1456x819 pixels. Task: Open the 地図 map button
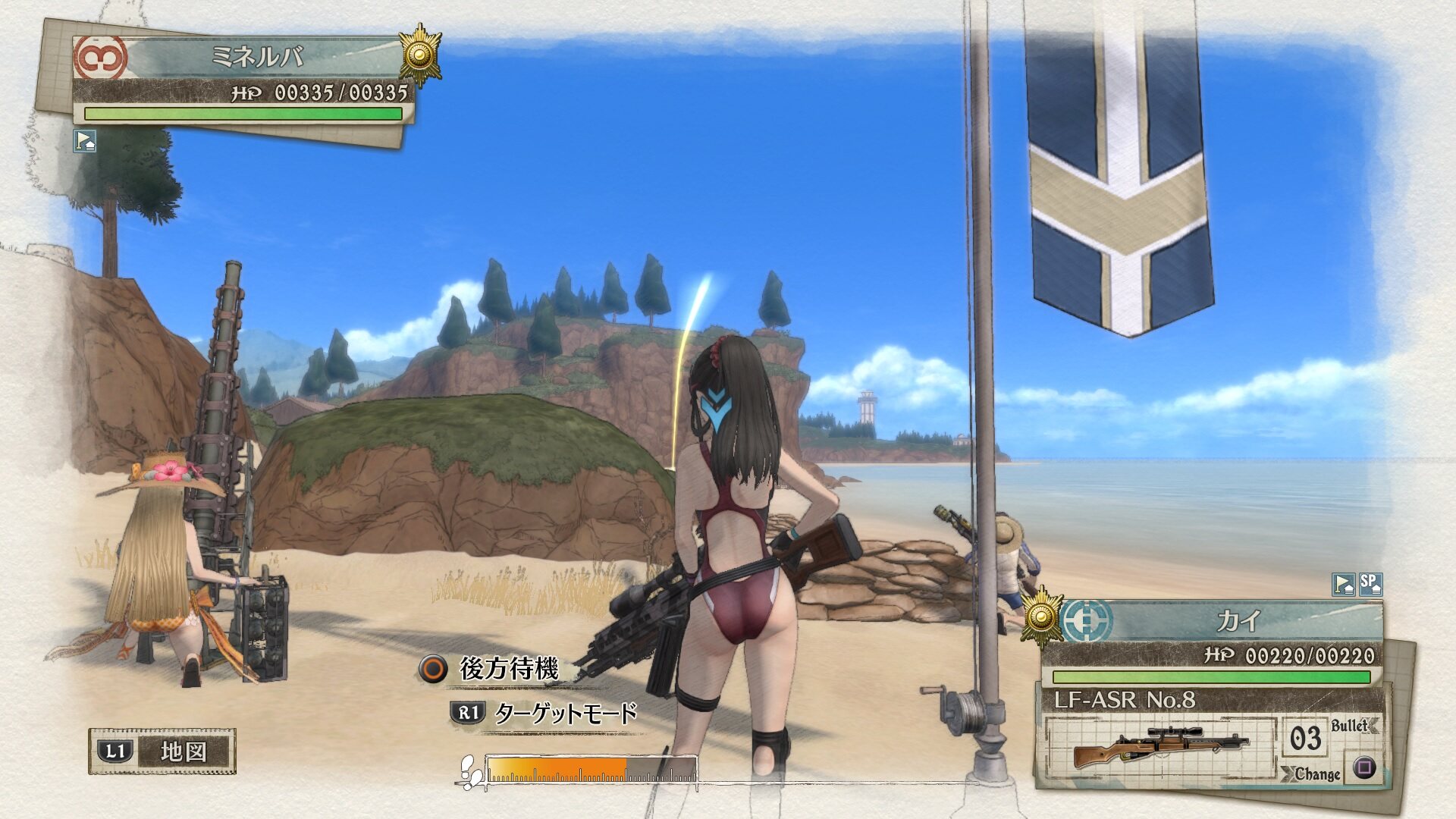tap(162, 752)
